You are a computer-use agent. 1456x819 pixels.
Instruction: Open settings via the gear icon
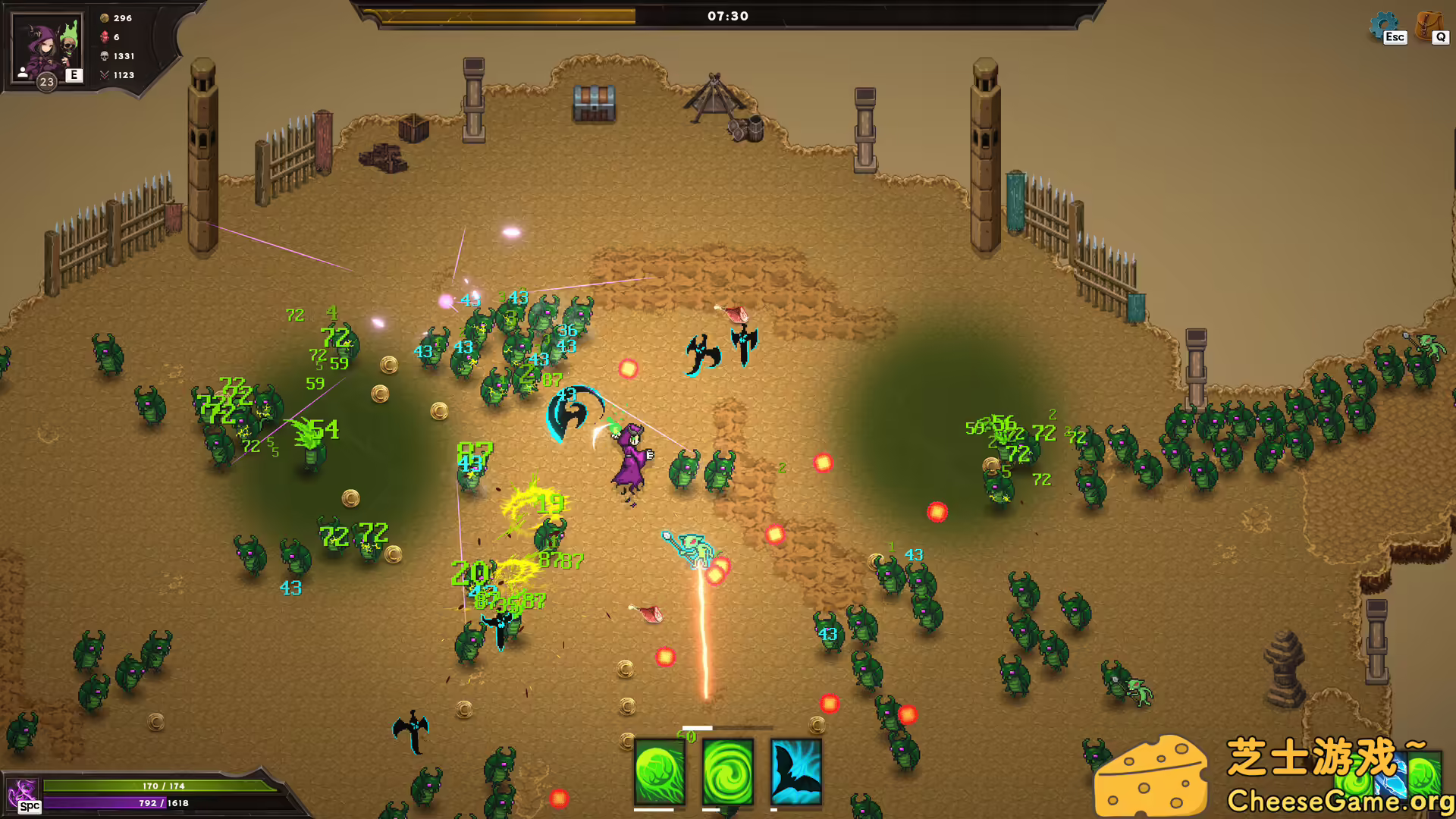tap(1383, 26)
